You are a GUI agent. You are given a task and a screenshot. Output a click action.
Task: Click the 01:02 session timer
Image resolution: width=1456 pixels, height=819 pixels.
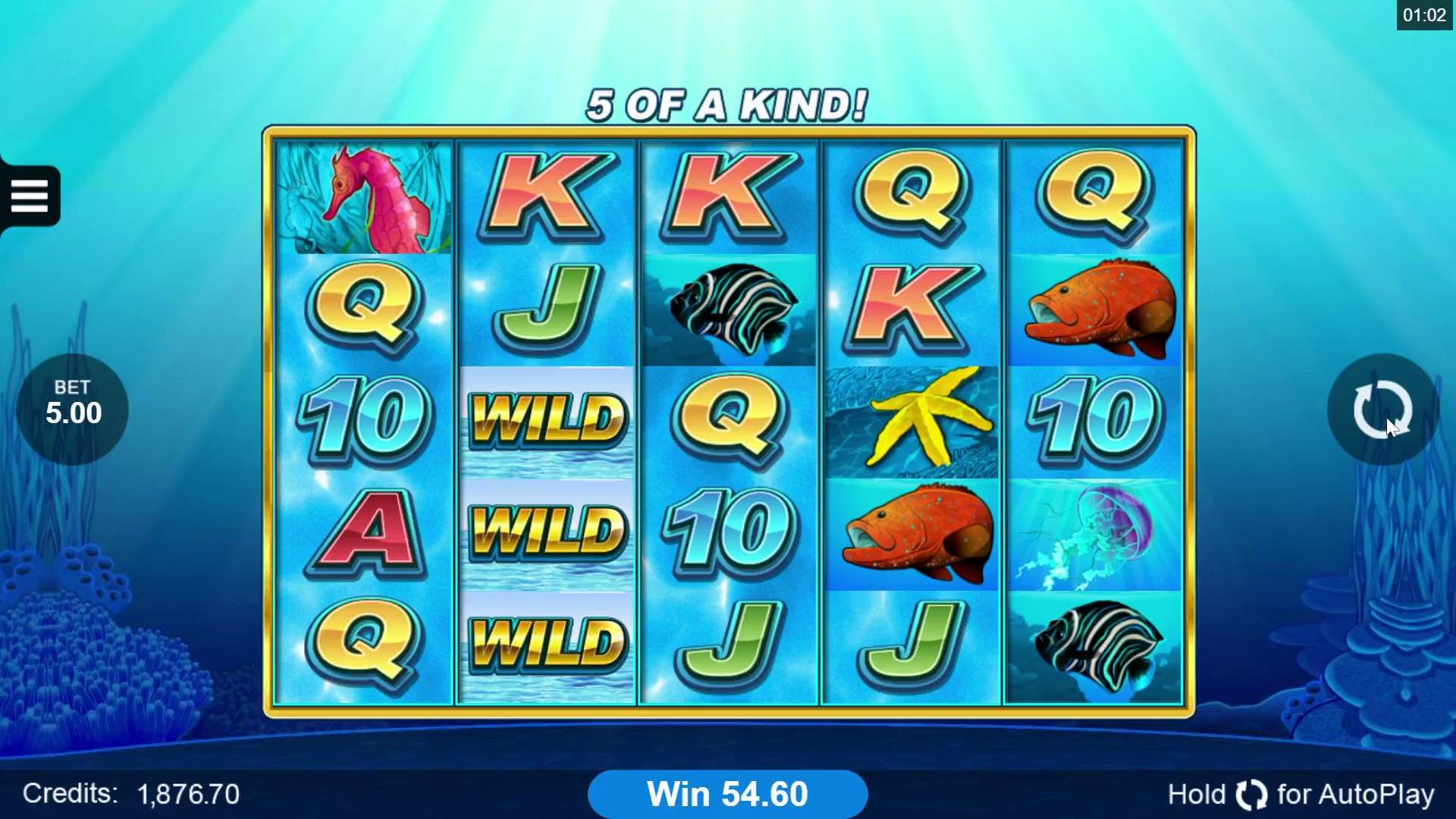pyautogui.click(x=1425, y=14)
